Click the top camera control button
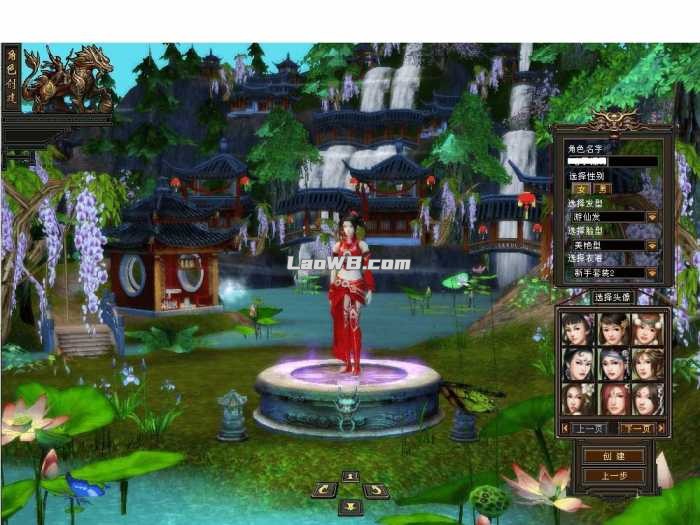 pyautogui.click(x=350, y=476)
